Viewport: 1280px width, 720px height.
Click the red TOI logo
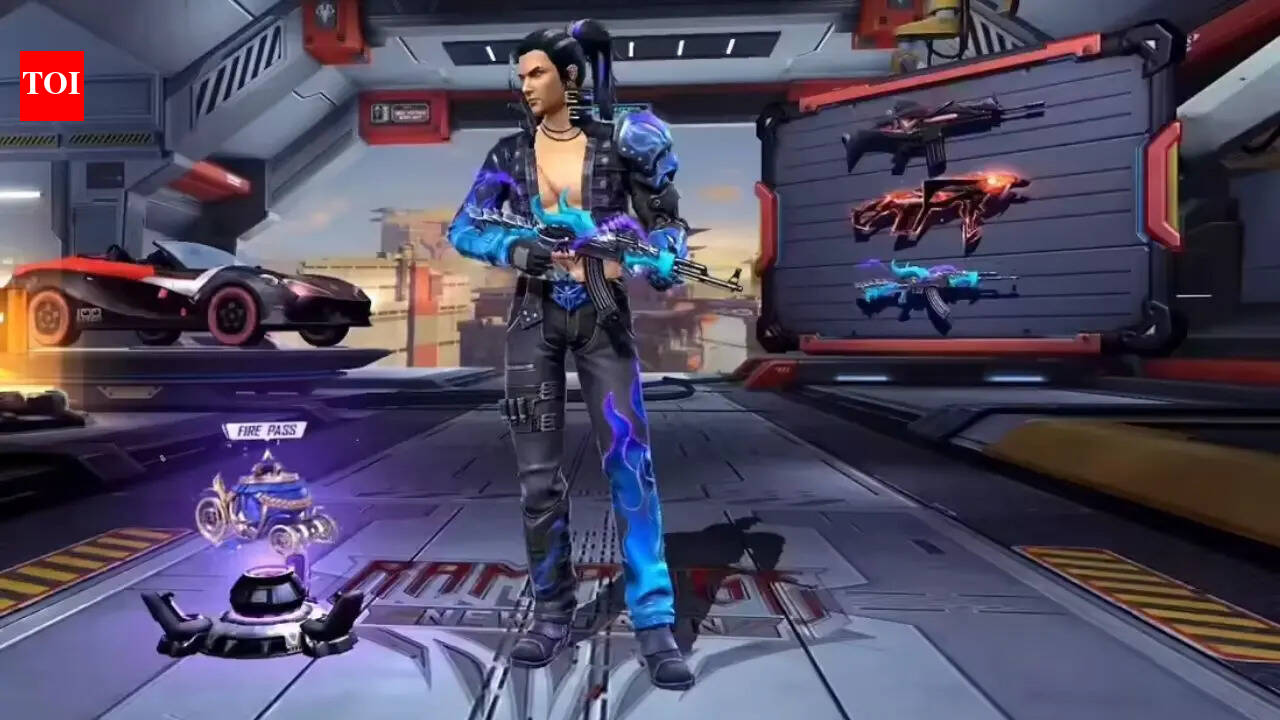click(51, 86)
